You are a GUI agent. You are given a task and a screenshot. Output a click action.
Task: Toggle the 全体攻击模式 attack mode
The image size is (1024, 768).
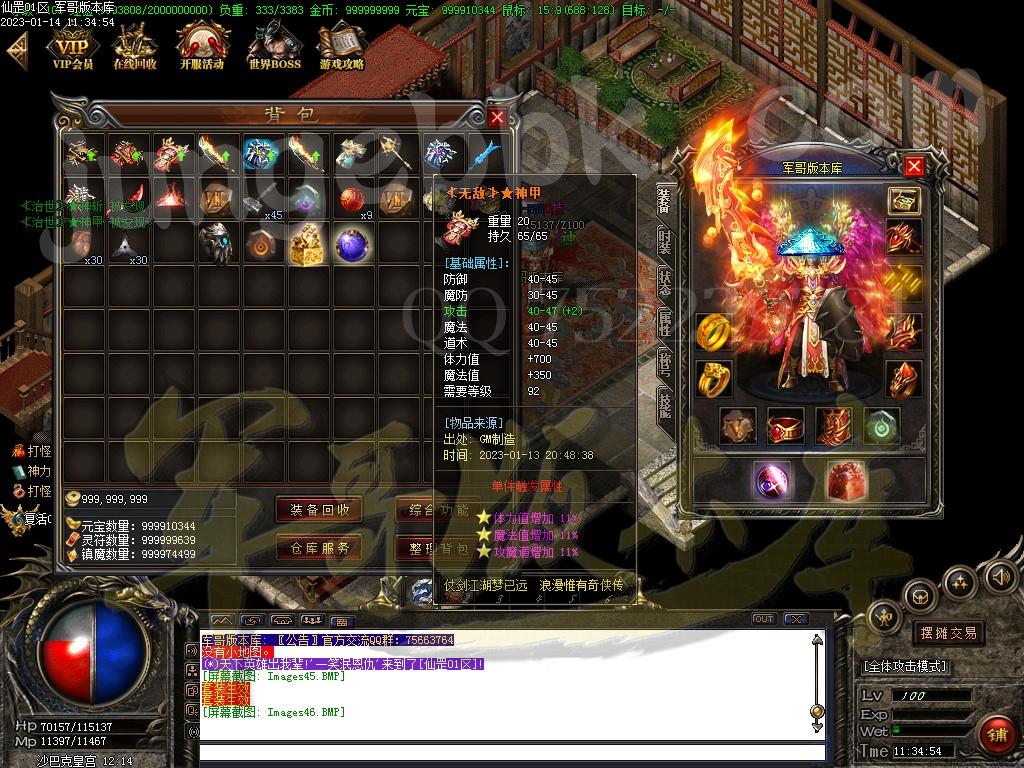tap(905, 666)
